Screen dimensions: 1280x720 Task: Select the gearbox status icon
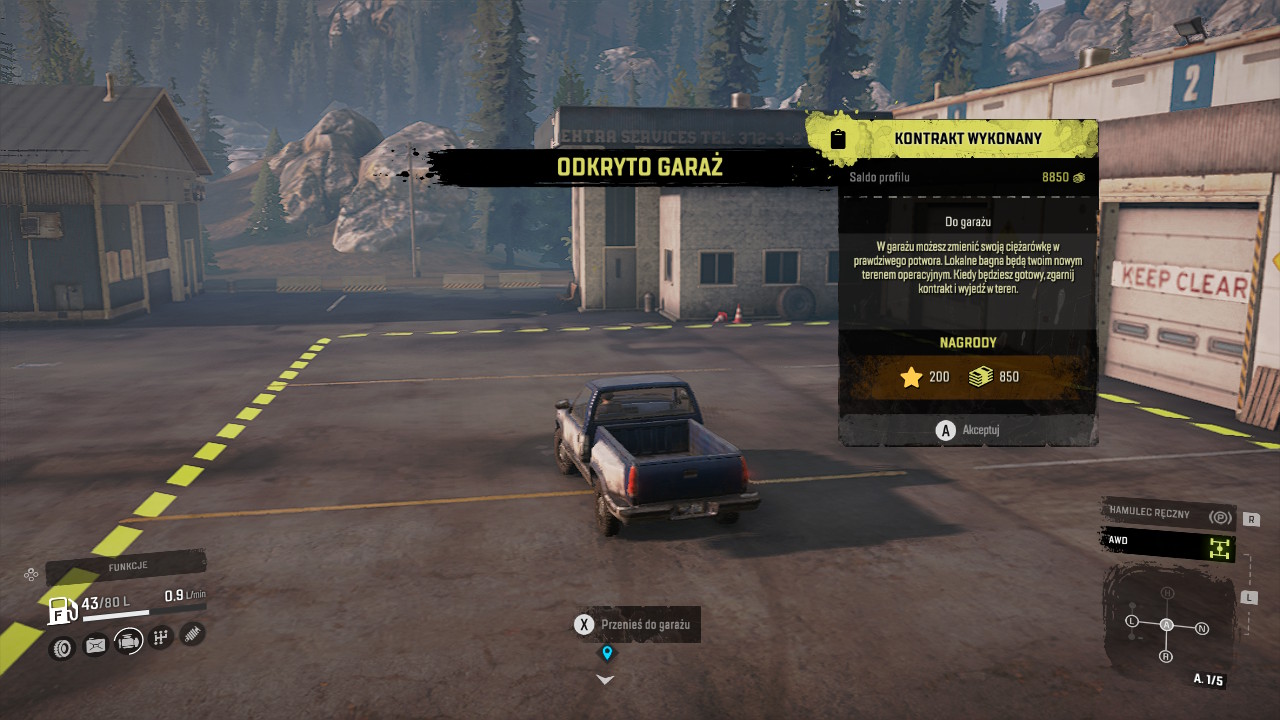pyautogui.click(x=162, y=637)
